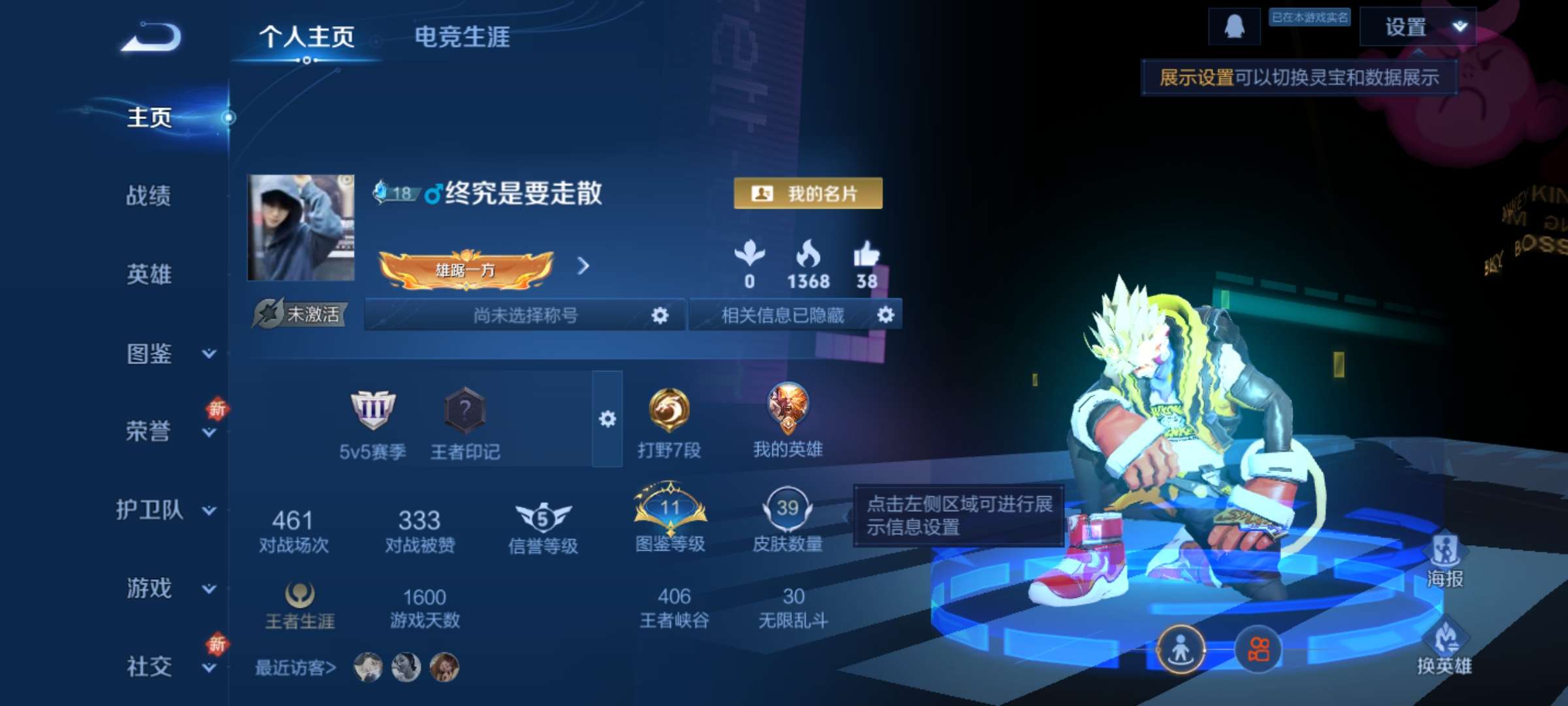Click the gear beside 相关信息已隐藏
Image resolution: width=1568 pixels, height=706 pixels.
pyautogui.click(x=886, y=316)
